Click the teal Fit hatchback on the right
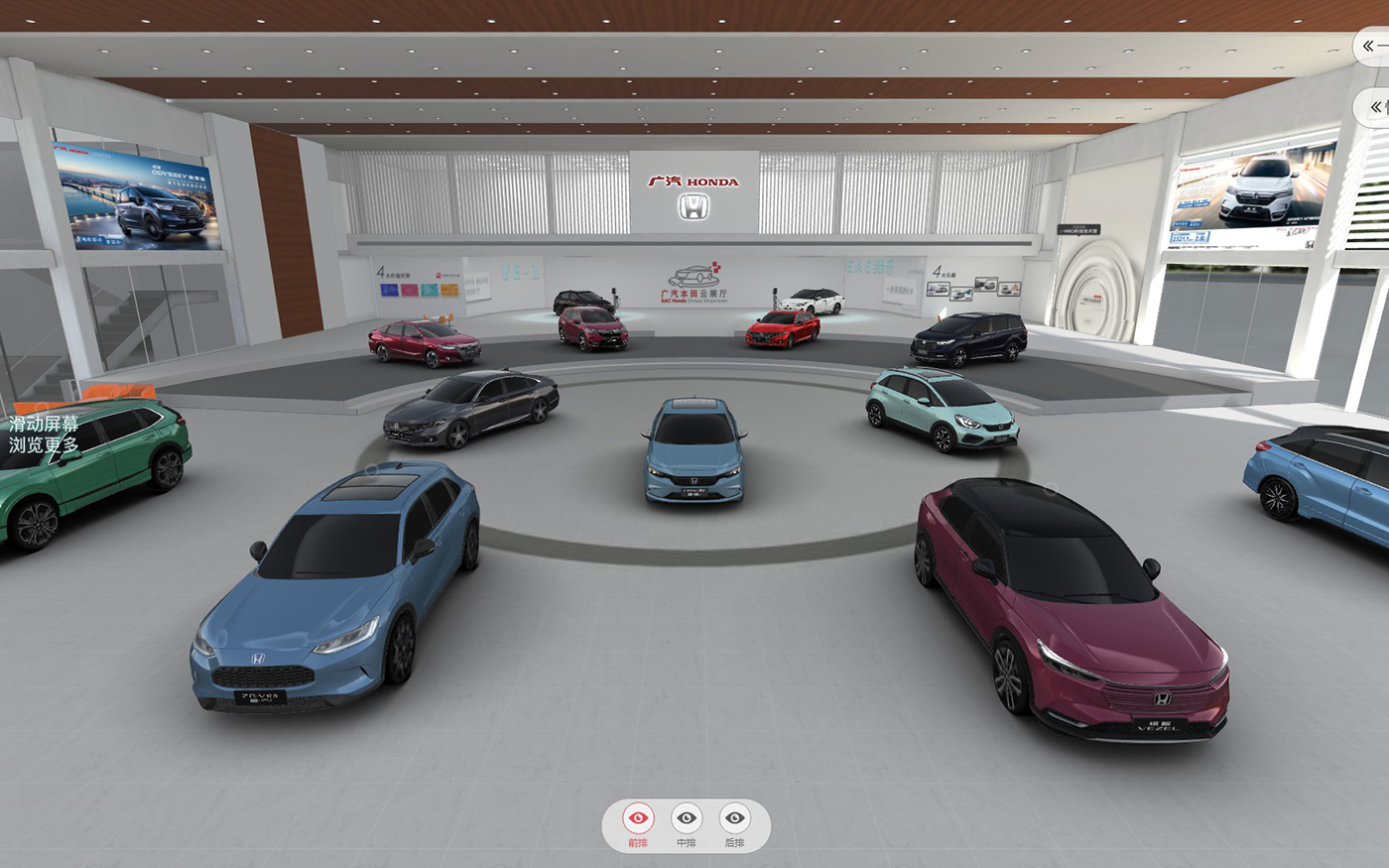 (x=943, y=412)
